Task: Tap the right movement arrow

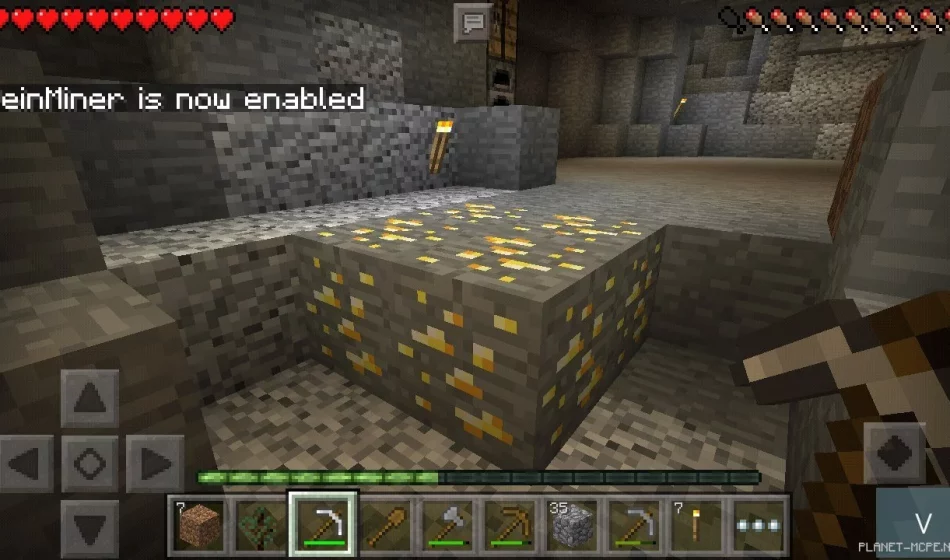Action: tap(155, 464)
